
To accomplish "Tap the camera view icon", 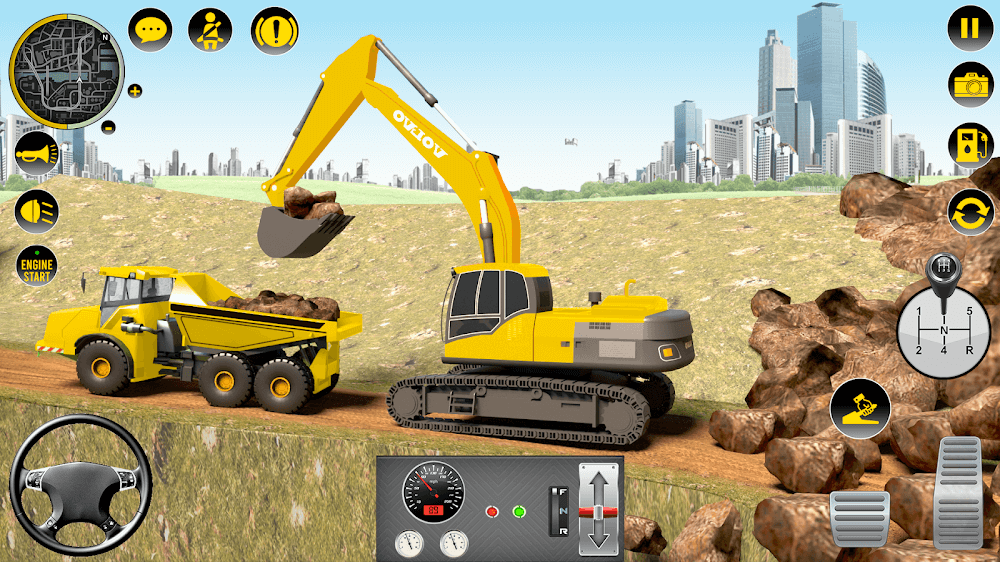I will (x=970, y=85).
